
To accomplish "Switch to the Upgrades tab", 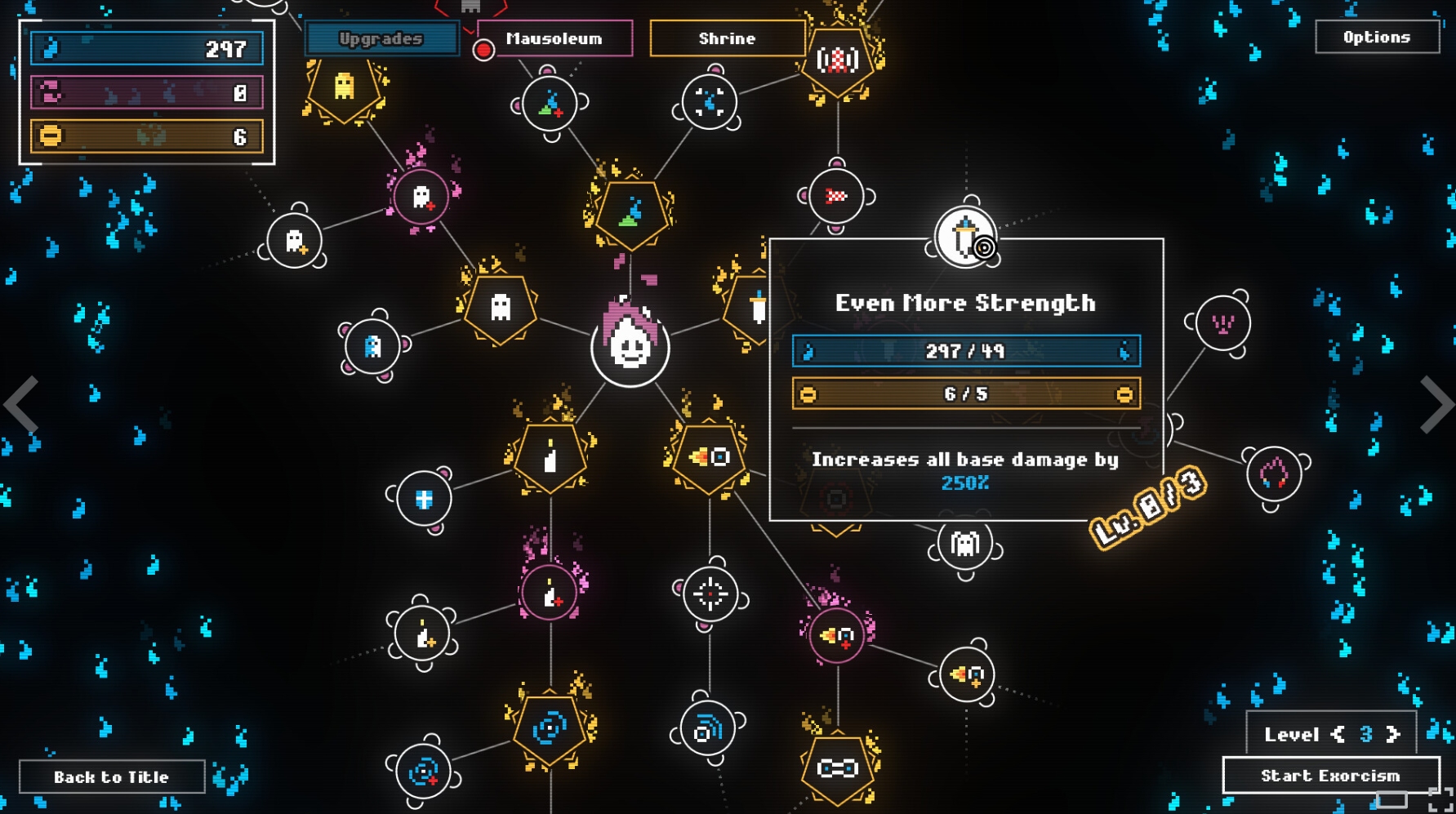I will (x=381, y=38).
